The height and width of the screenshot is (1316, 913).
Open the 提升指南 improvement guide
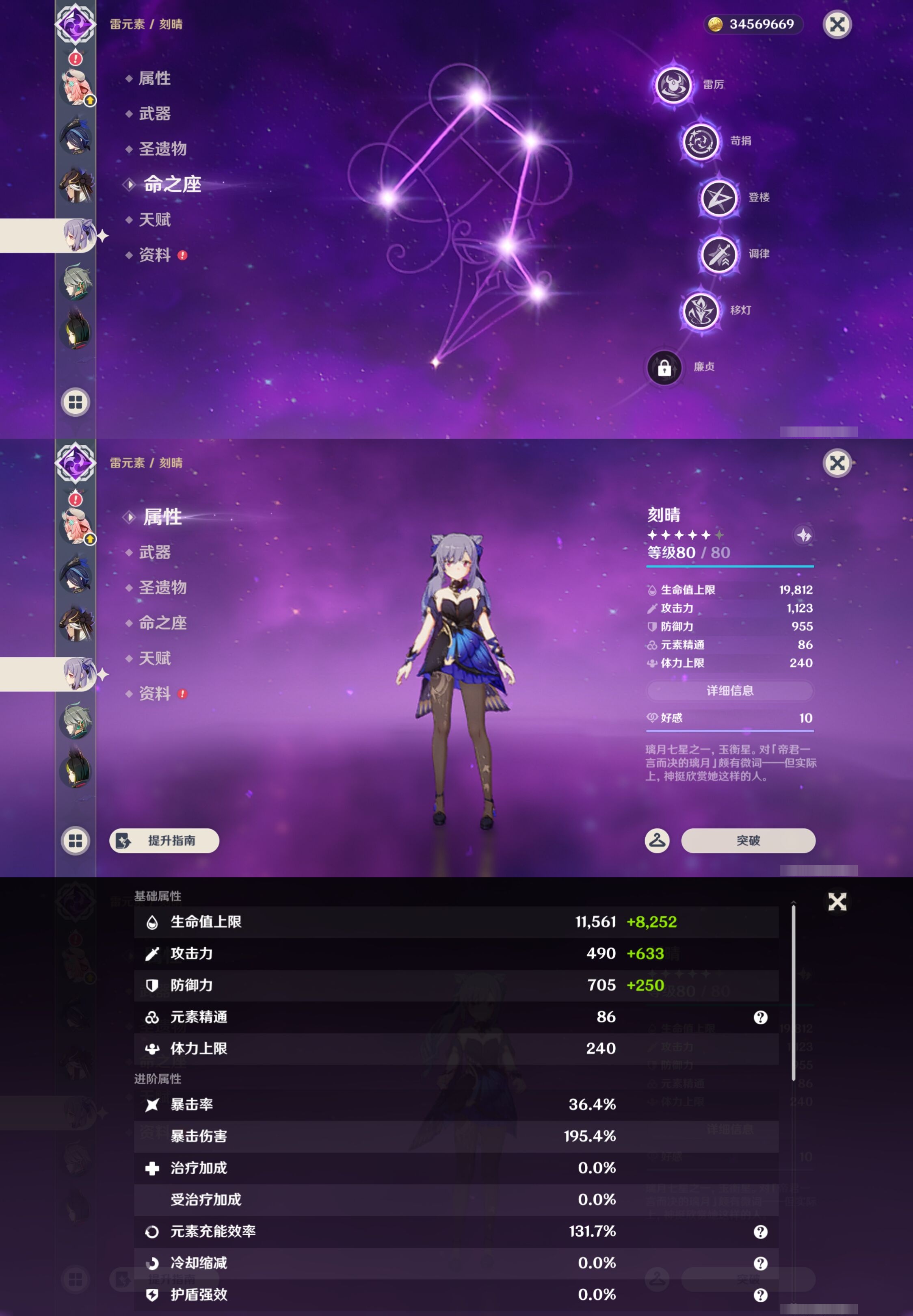point(164,840)
